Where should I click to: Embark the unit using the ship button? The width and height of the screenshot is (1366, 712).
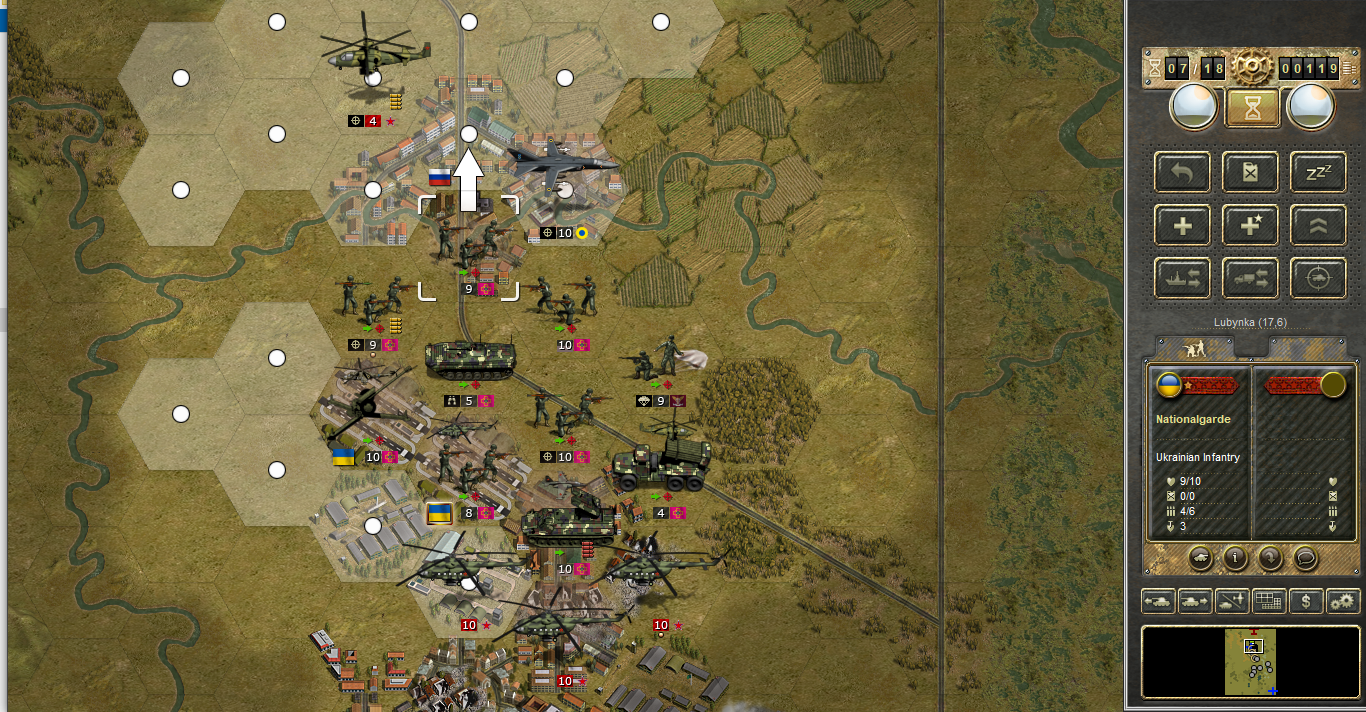click(1182, 279)
